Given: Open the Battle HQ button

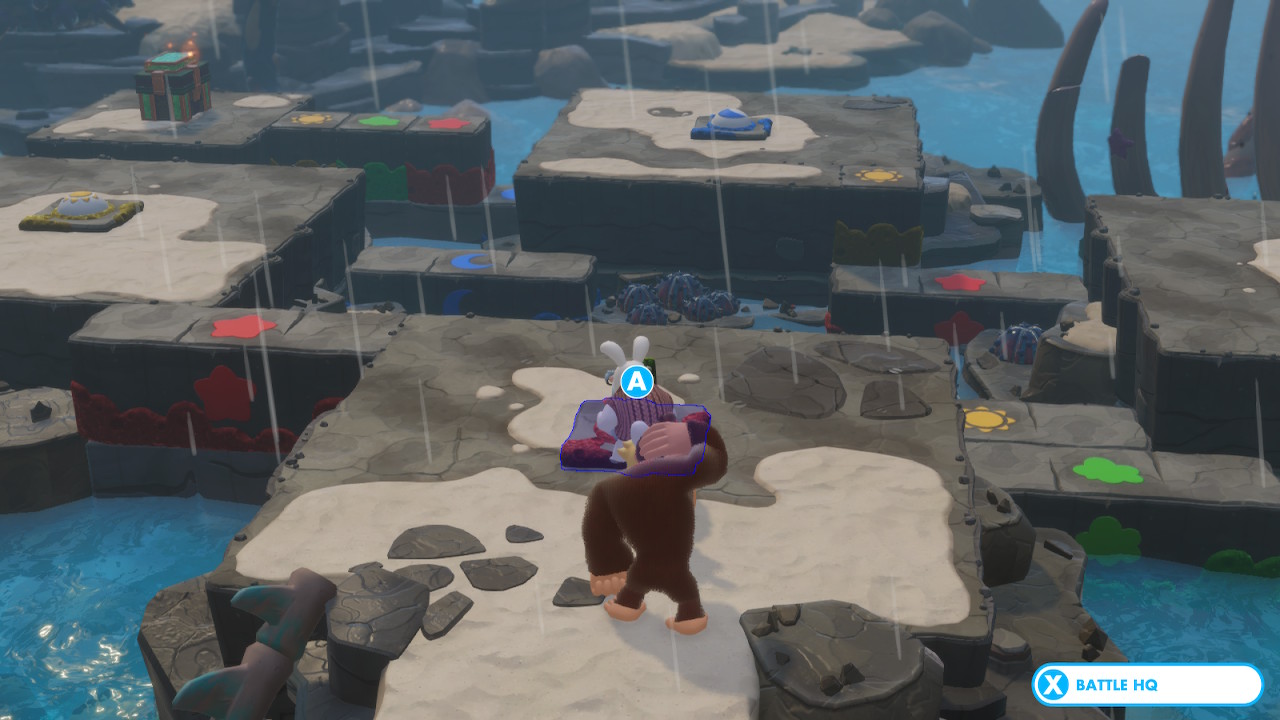Looking at the screenshot, I should 1150,686.
